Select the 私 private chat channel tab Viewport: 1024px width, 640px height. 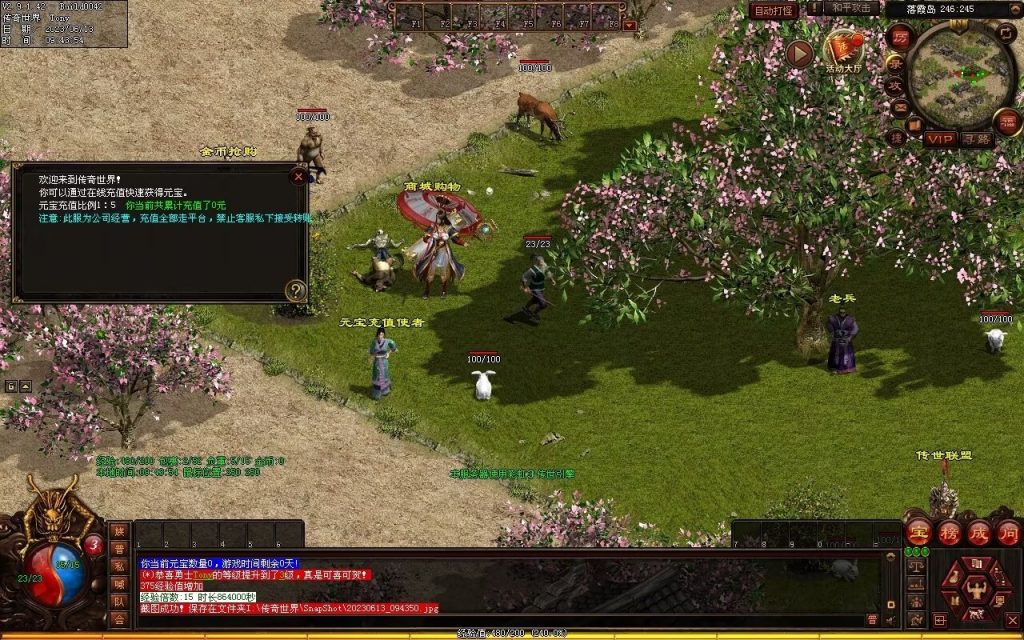(119, 567)
